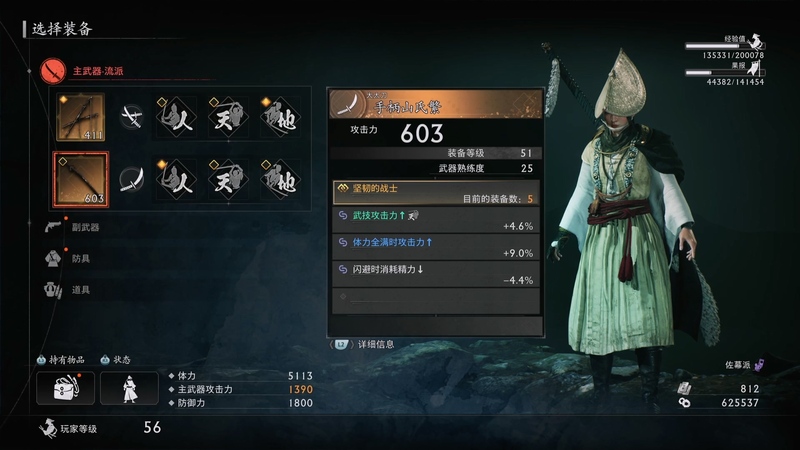This screenshot has height=450, width=800.
Task: Select the 闪避时消耗精力 effect row
Action: pyautogui.click(x=436, y=274)
